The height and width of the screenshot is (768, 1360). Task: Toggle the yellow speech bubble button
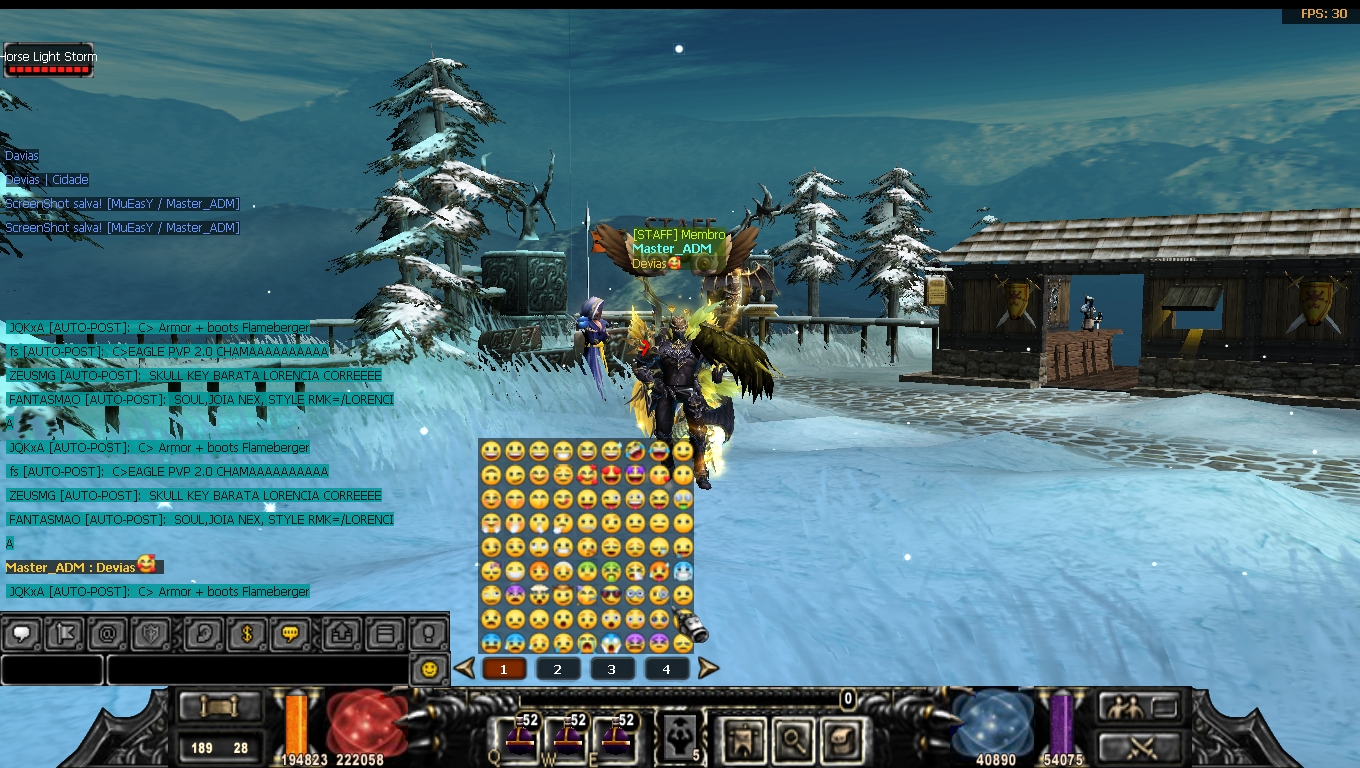coord(290,634)
